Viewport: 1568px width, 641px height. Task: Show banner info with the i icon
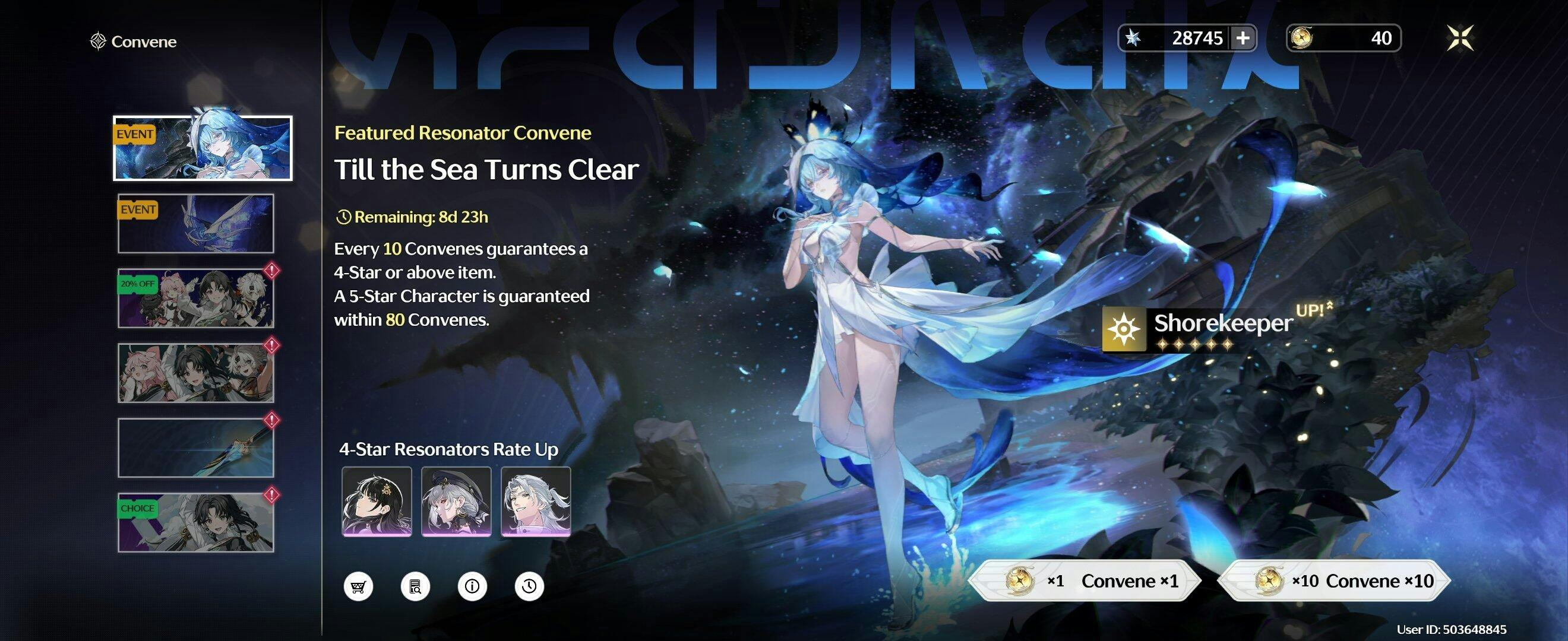tap(472, 586)
